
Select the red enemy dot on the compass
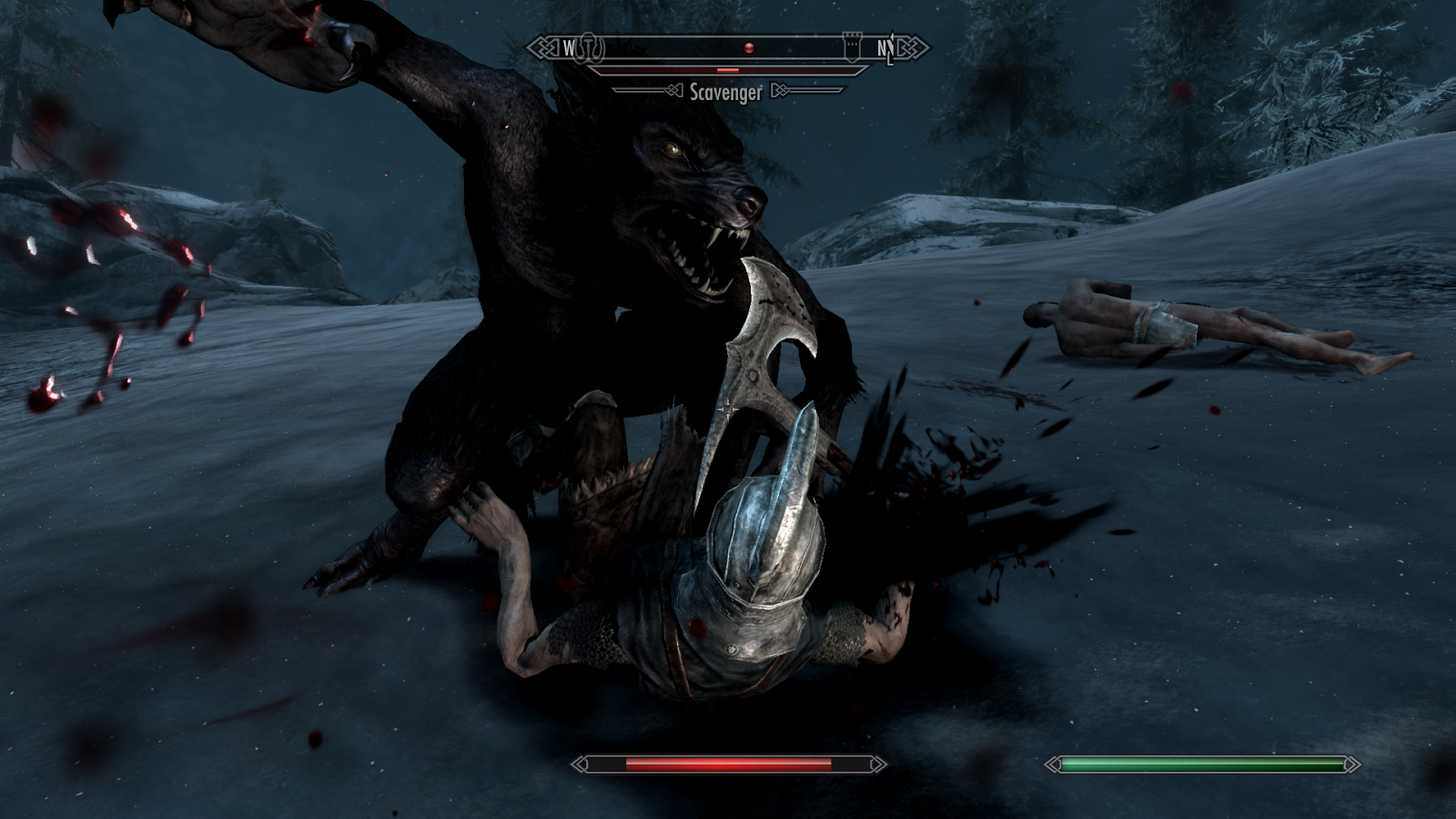pyautogui.click(x=749, y=47)
